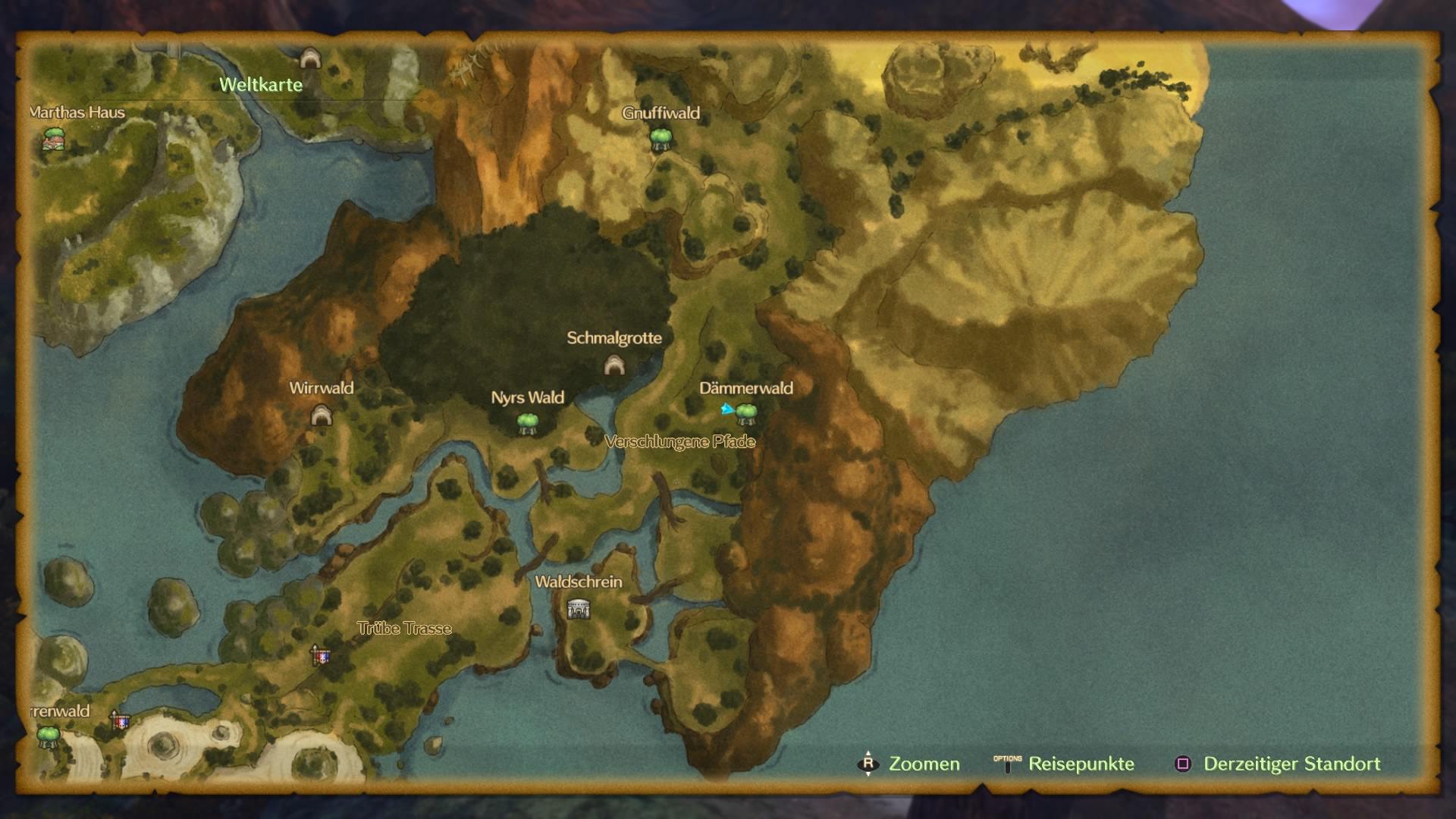Click the Wirrwald cave entrance marker
The image size is (1456, 819).
point(322,415)
